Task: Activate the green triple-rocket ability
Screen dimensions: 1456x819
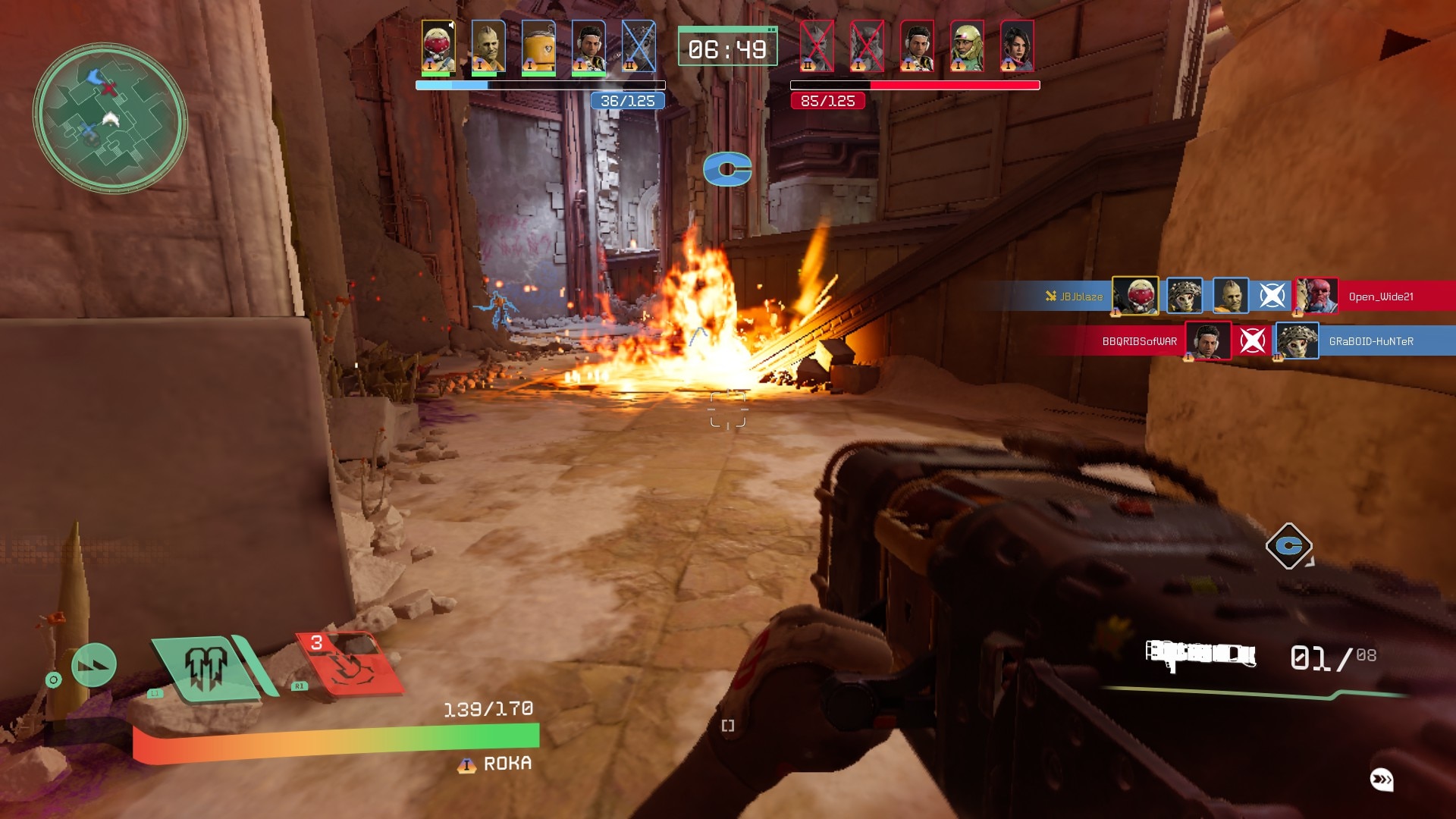Action: tap(207, 668)
